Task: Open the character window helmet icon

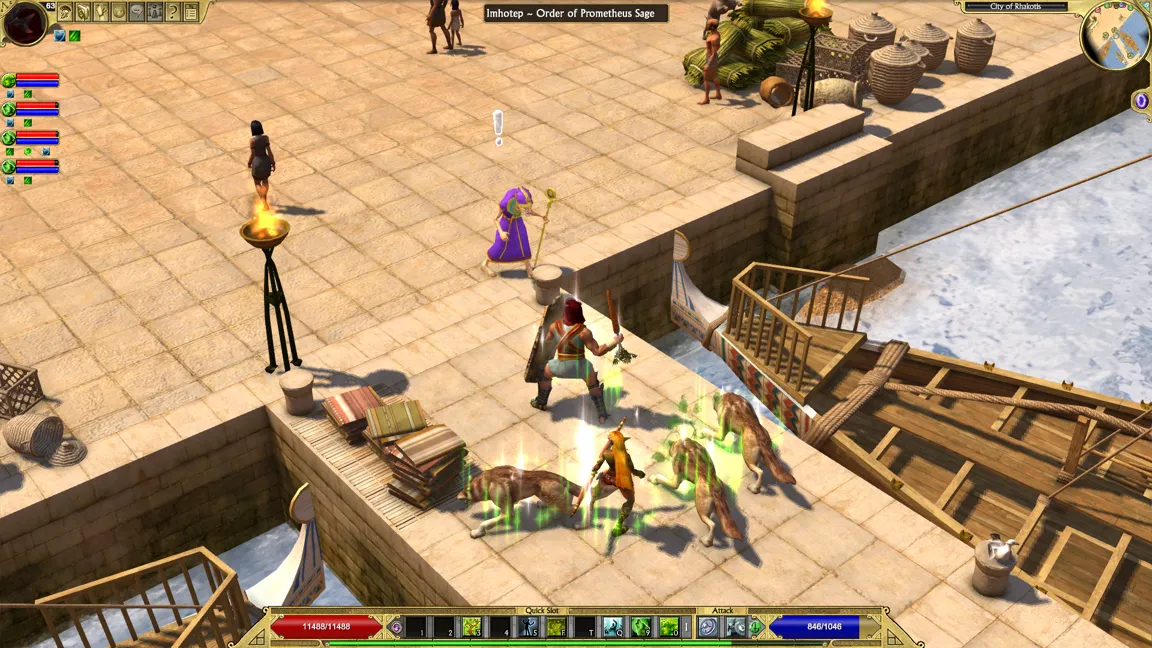Action: 65,12
